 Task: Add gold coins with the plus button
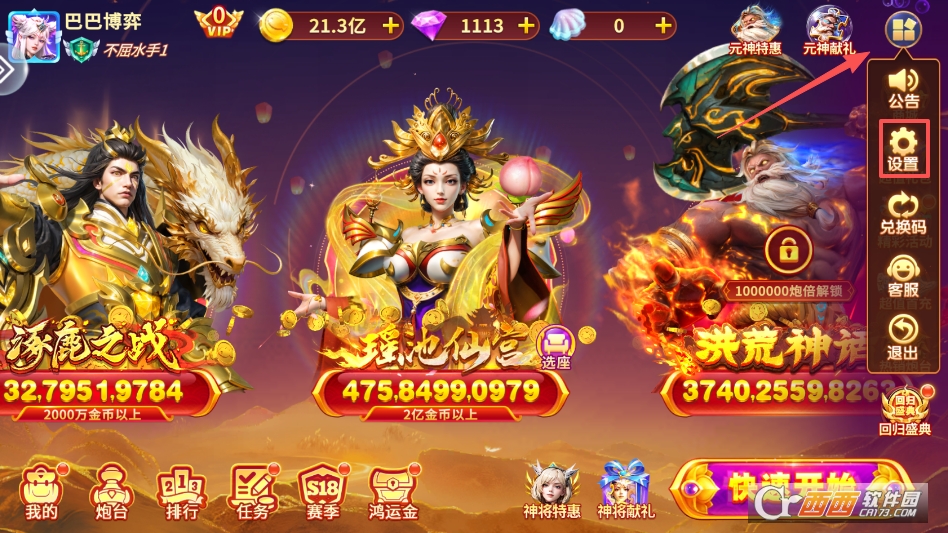pos(390,26)
